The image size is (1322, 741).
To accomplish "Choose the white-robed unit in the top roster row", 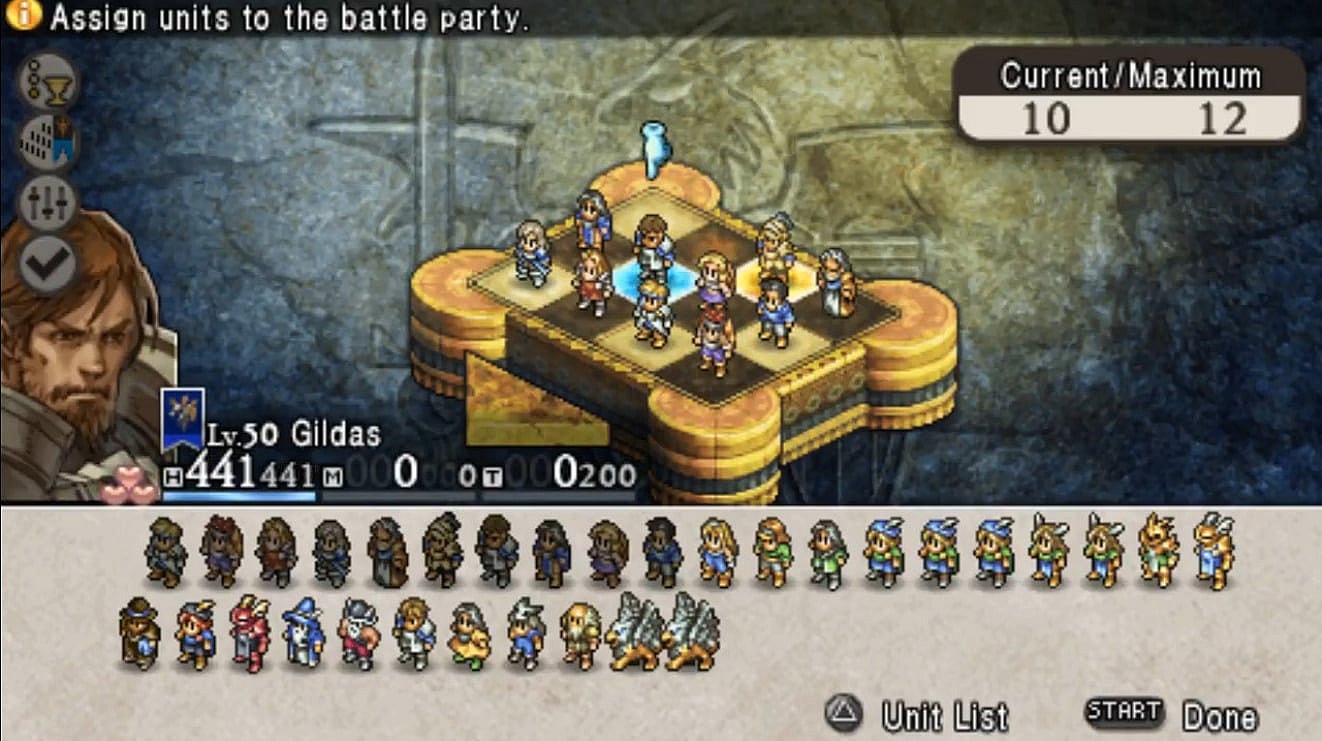I will tap(1212, 550).
